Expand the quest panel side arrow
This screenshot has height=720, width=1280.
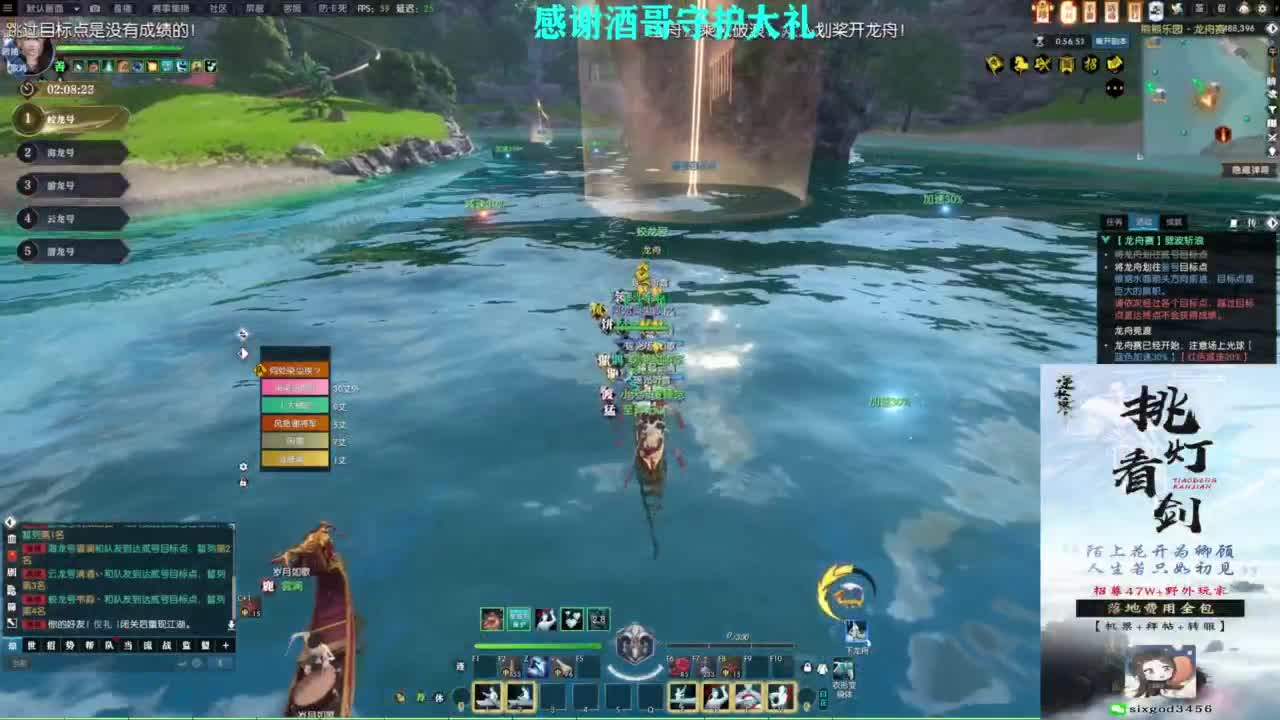click(1272, 221)
